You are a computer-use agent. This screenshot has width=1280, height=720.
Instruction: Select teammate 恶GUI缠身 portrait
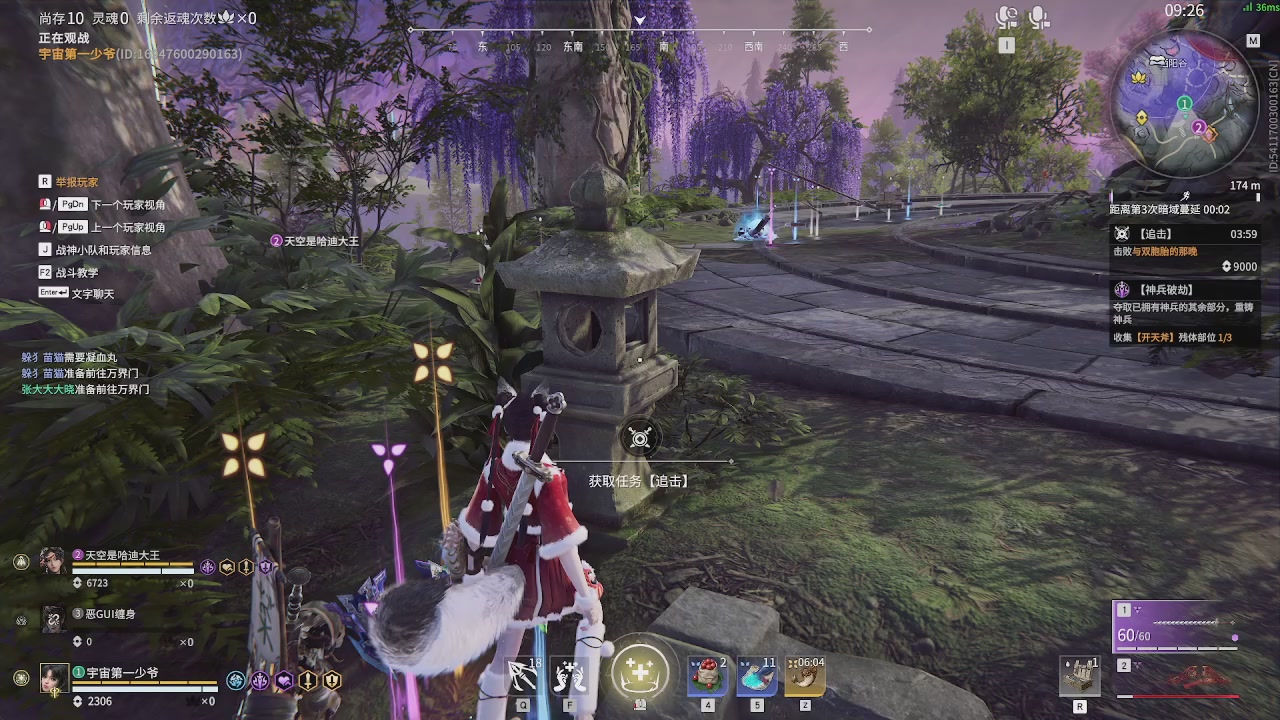coord(53,619)
